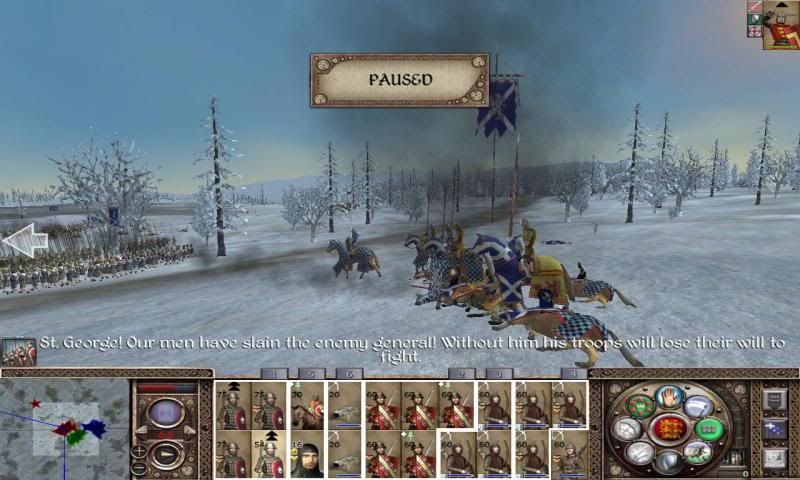Click the blue flag button on side panel
The image size is (800, 480).
click(x=774, y=429)
